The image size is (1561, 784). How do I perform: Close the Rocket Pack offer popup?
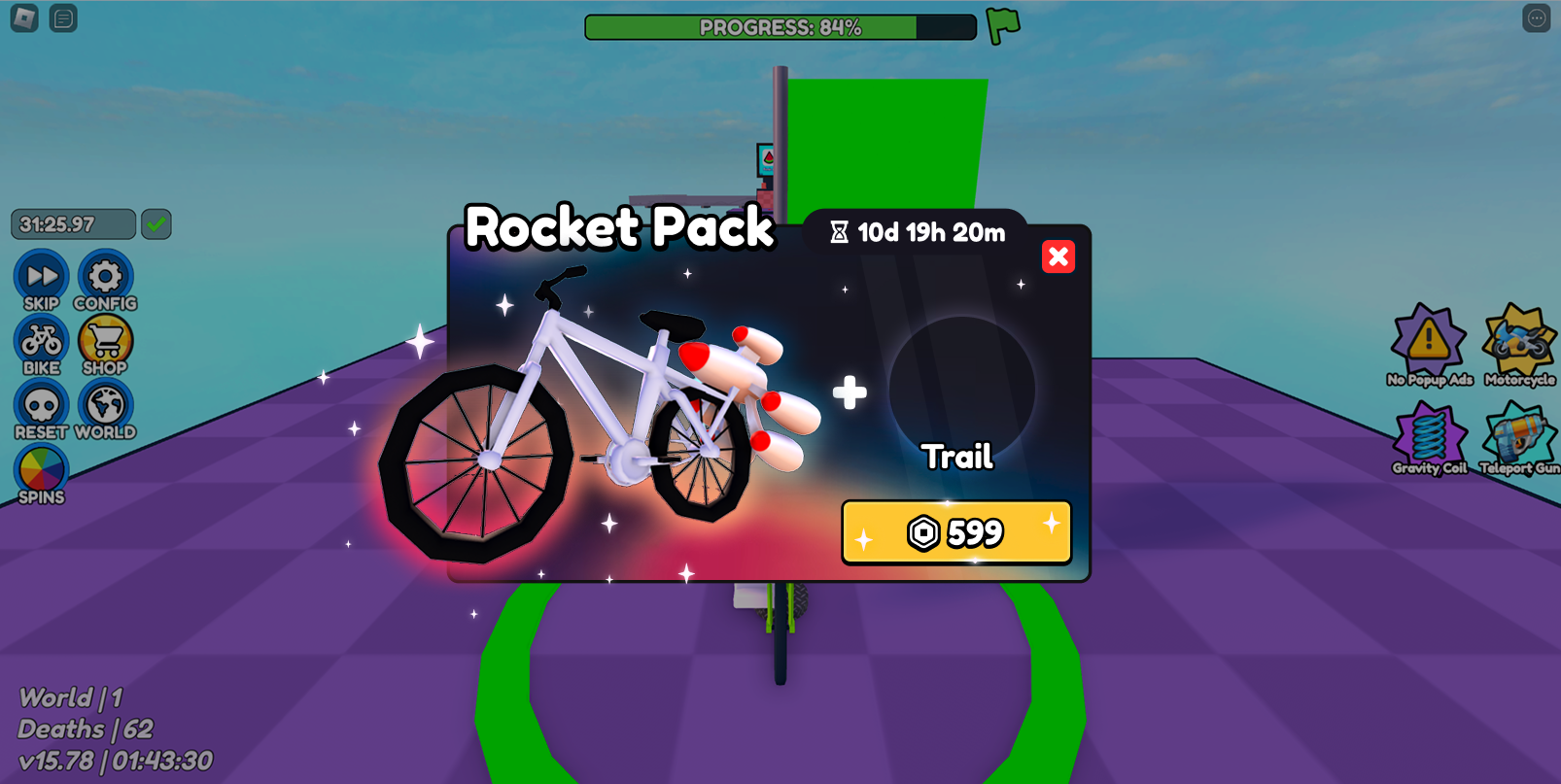tap(1058, 256)
